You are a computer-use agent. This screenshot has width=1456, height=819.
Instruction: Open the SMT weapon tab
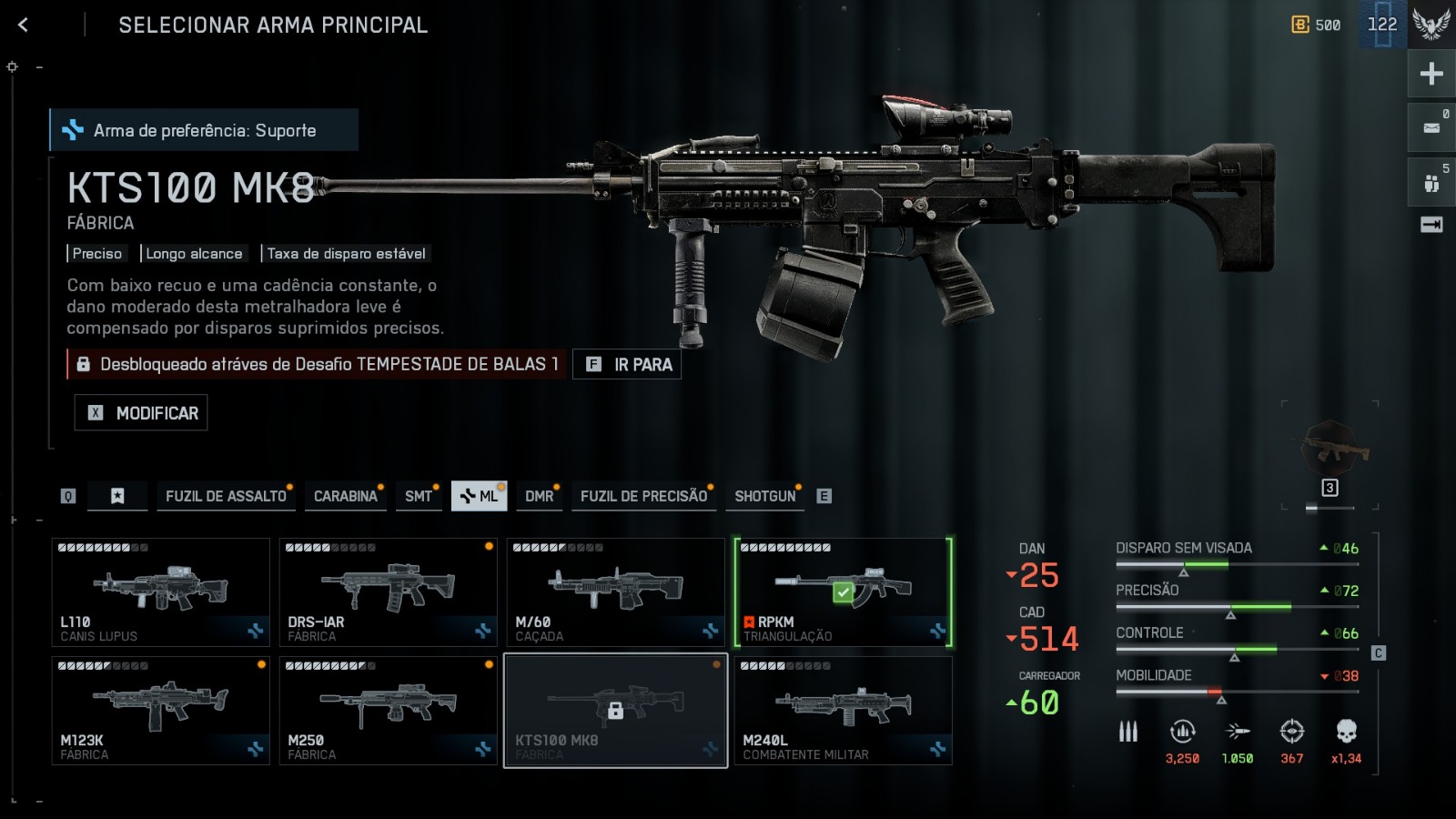click(x=419, y=496)
